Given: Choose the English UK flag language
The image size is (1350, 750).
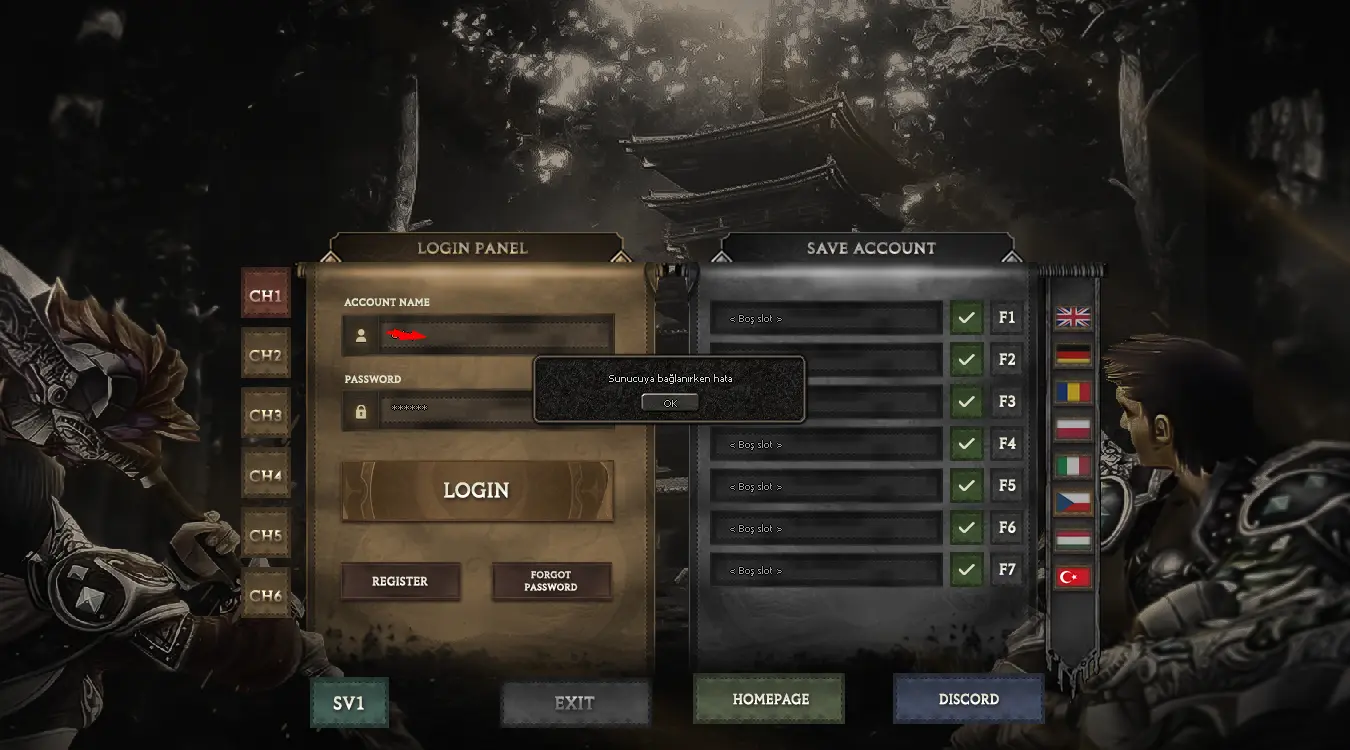Looking at the screenshot, I should click(x=1073, y=318).
